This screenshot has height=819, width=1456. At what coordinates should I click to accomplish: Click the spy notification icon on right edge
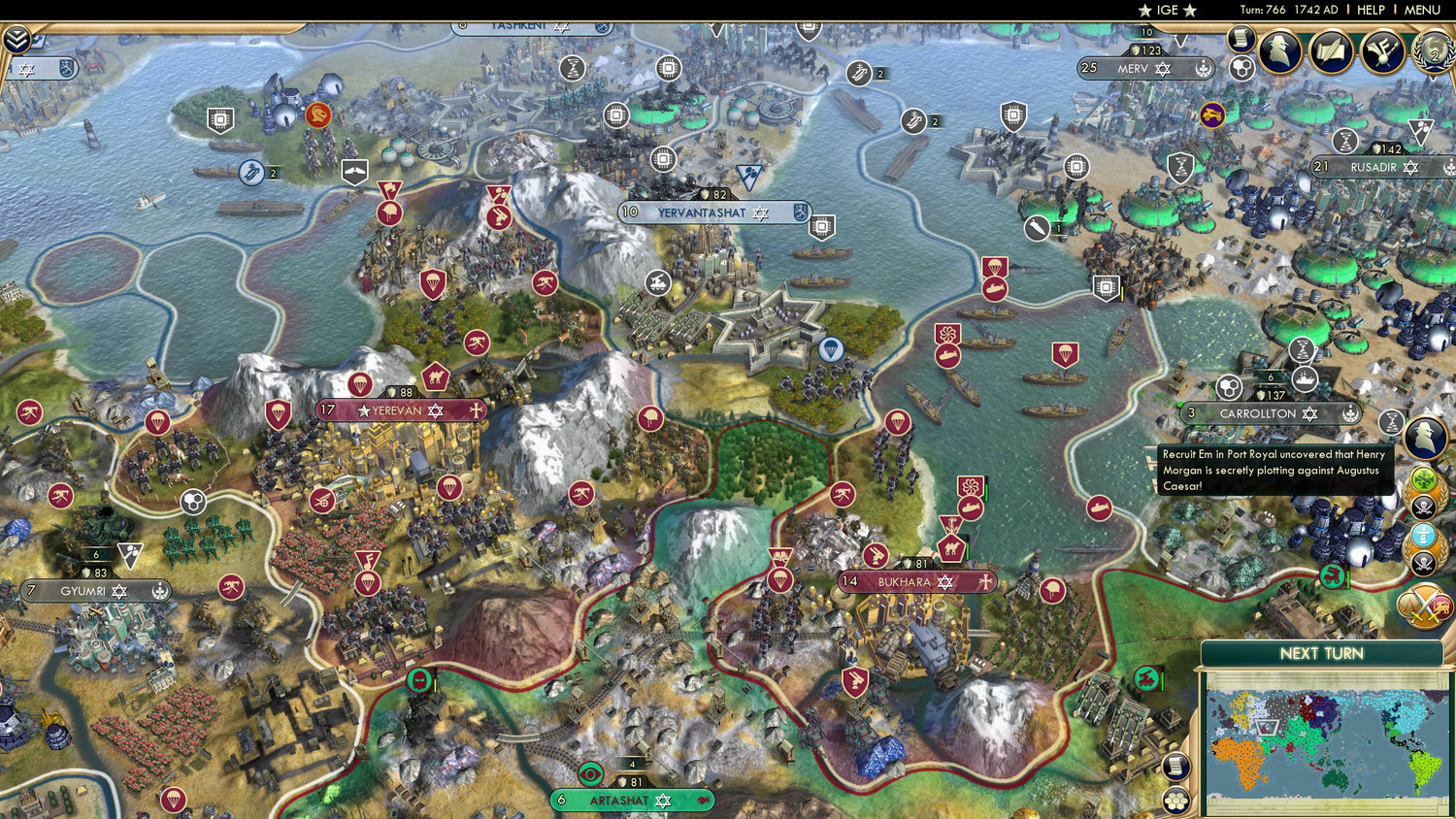click(x=1423, y=438)
